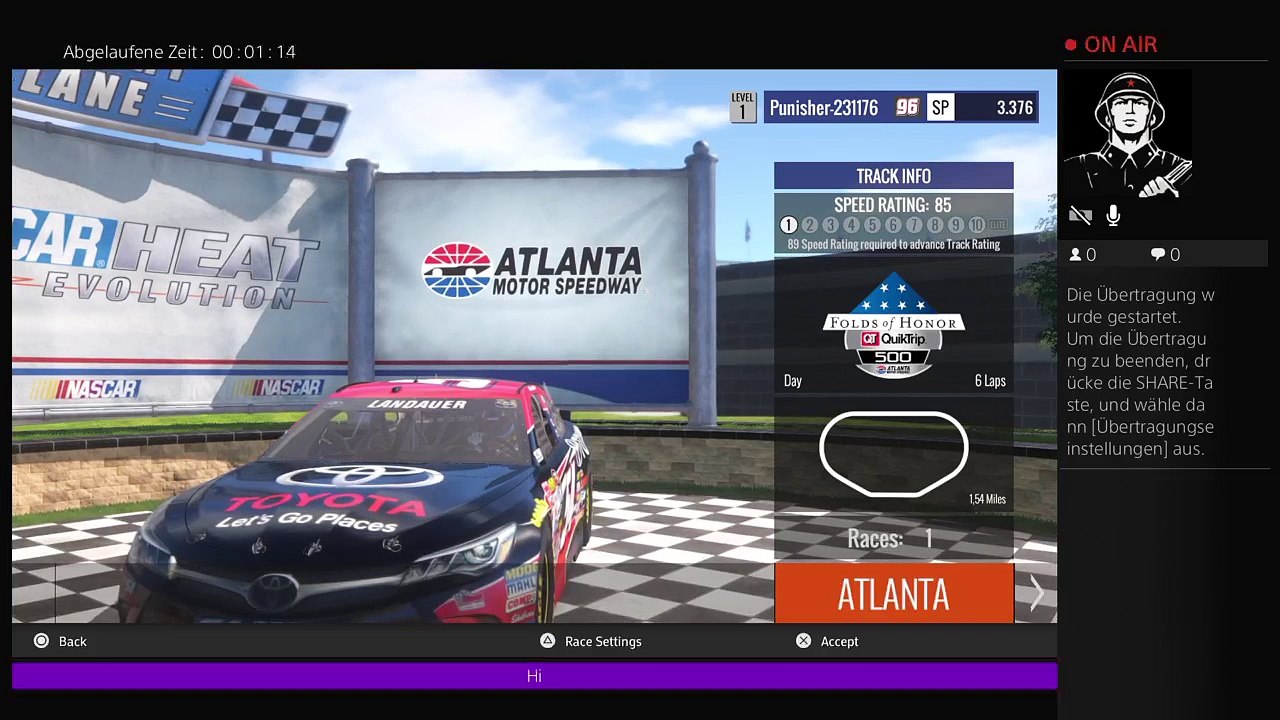The image size is (1280, 720).
Task: Toggle the broadcast microphone icon
Action: click(x=1113, y=215)
